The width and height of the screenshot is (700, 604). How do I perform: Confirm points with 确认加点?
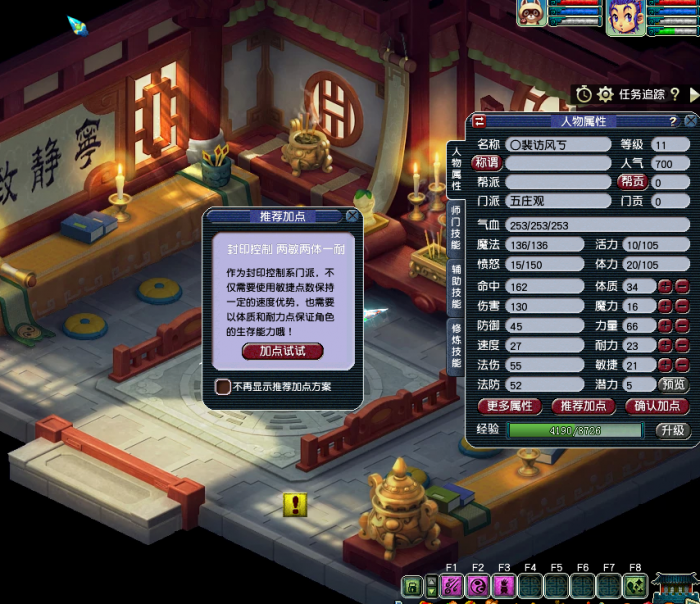(x=657, y=406)
